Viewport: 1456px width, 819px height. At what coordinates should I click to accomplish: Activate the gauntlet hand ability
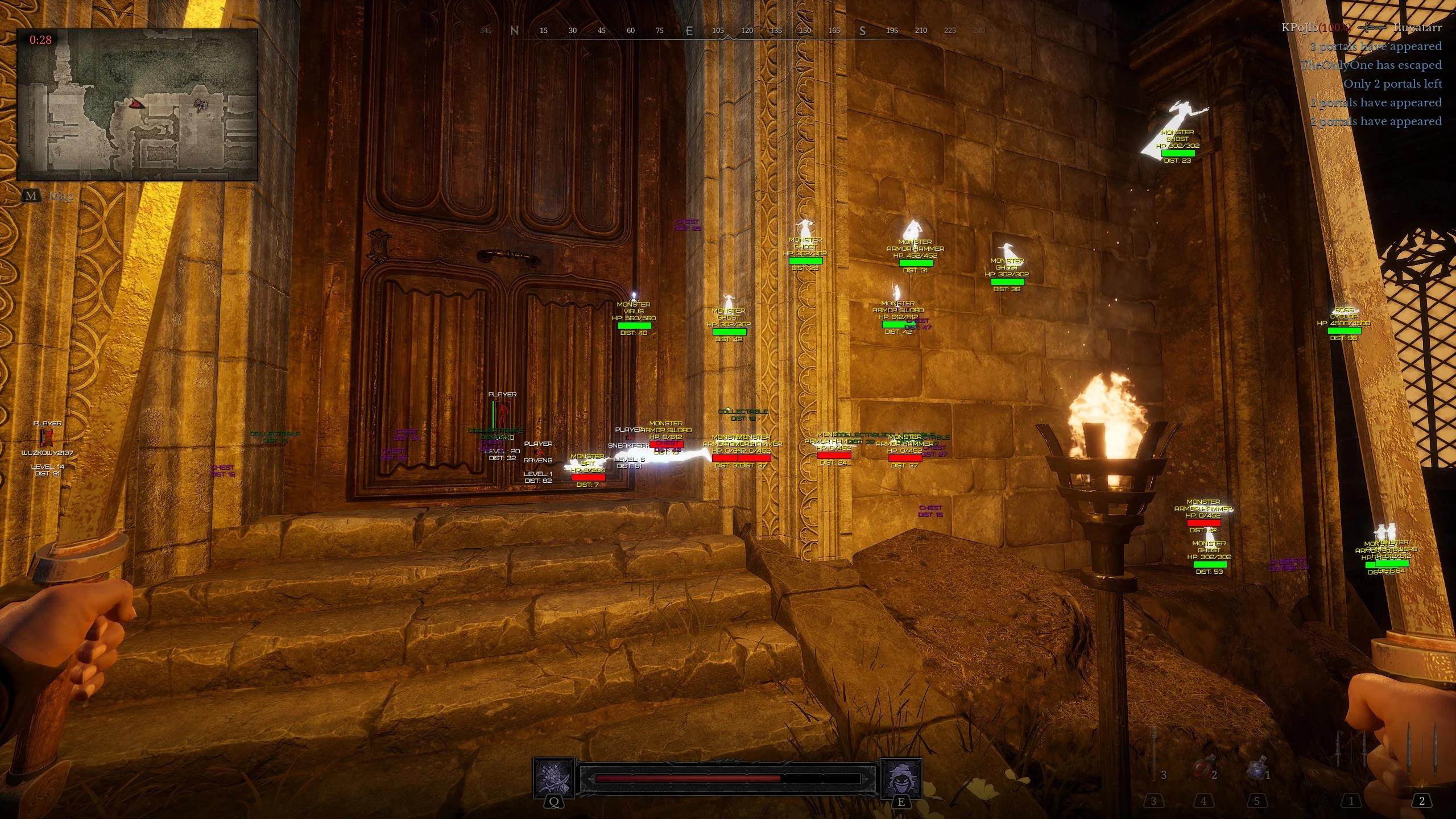pos(553,778)
